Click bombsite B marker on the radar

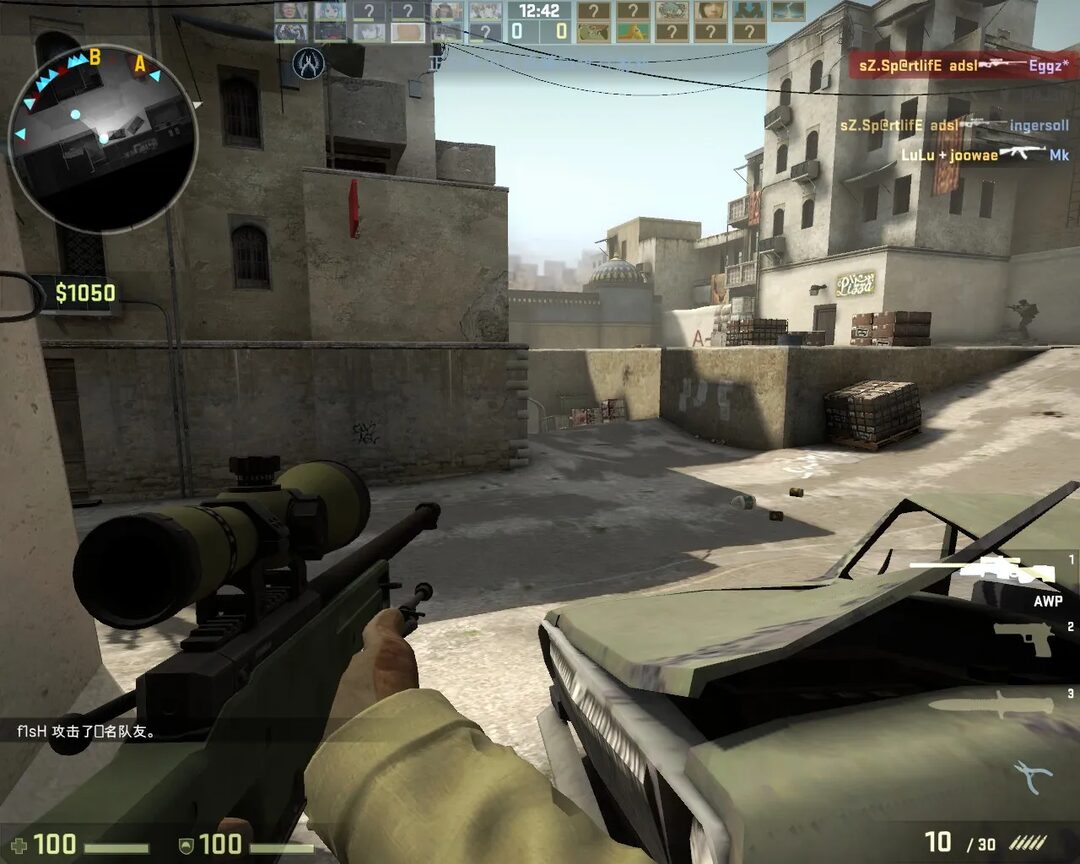coord(95,57)
